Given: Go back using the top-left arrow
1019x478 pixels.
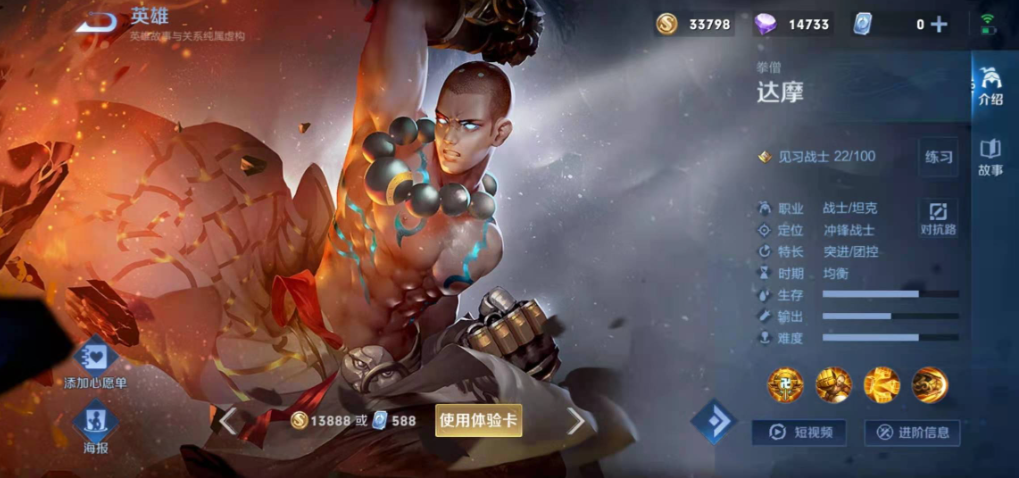Looking at the screenshot, I should [x=97, y=22].
